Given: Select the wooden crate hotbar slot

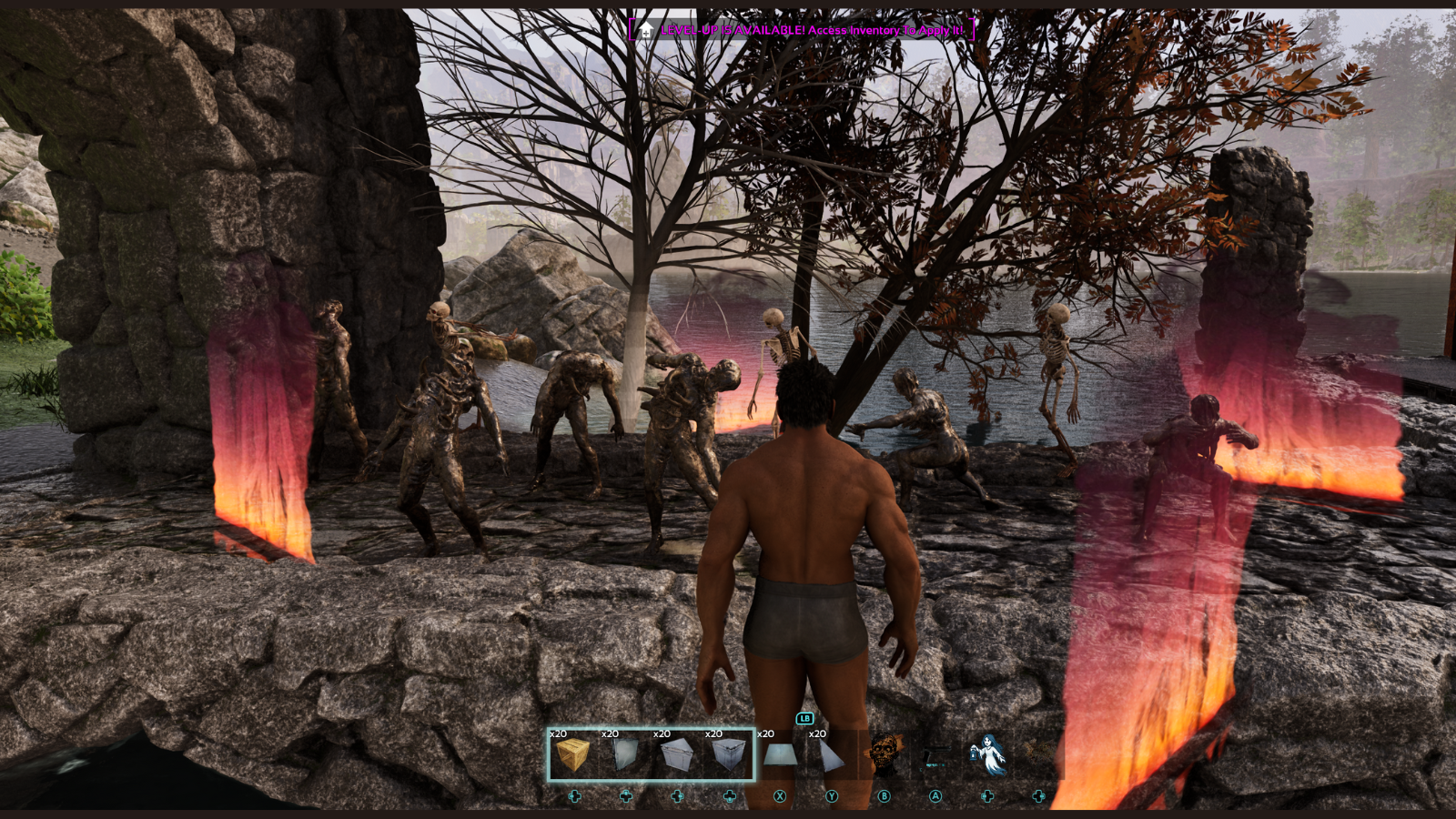Looking at the screenshot, I should [573, 754].
